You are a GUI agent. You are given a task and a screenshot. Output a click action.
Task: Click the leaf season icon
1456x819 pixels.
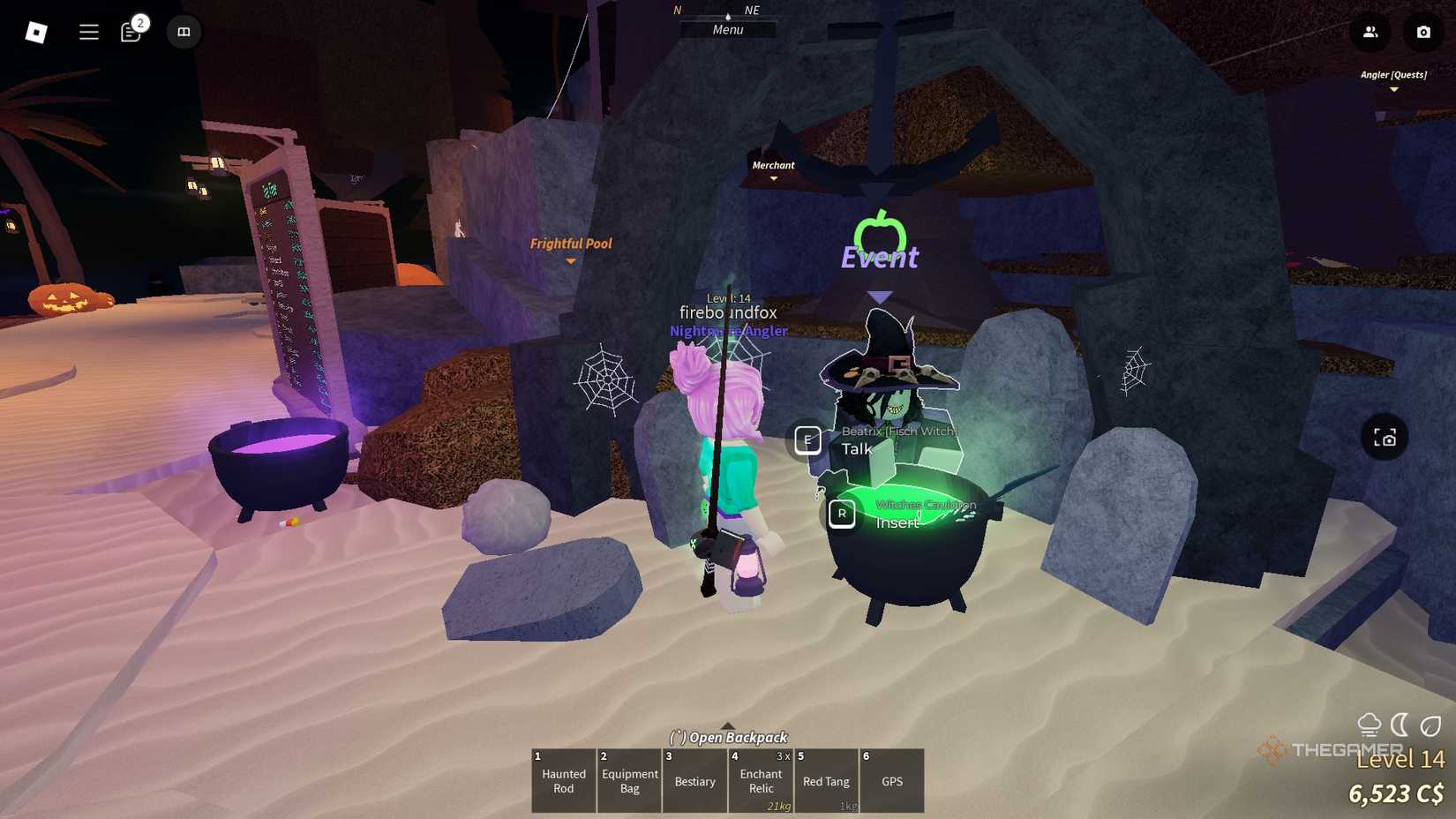click(x=1430, y=724)
